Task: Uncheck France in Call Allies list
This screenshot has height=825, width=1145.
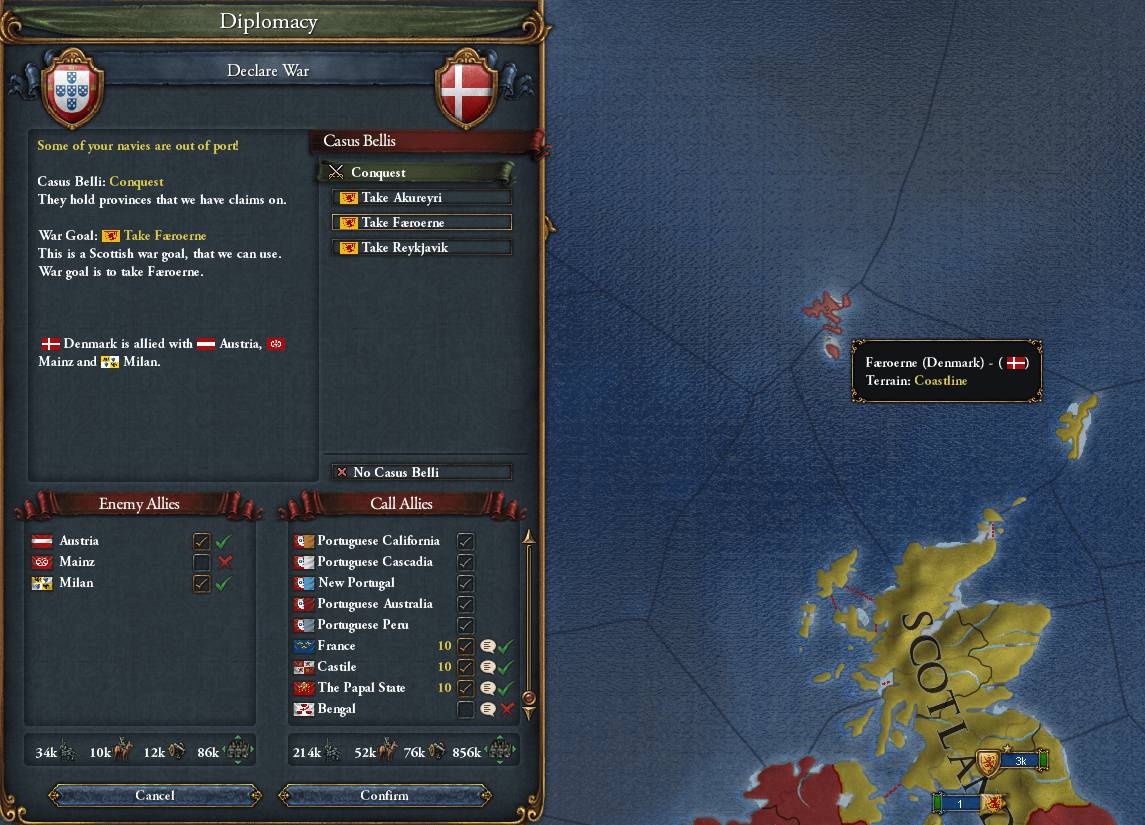Action: pos(465,646)
